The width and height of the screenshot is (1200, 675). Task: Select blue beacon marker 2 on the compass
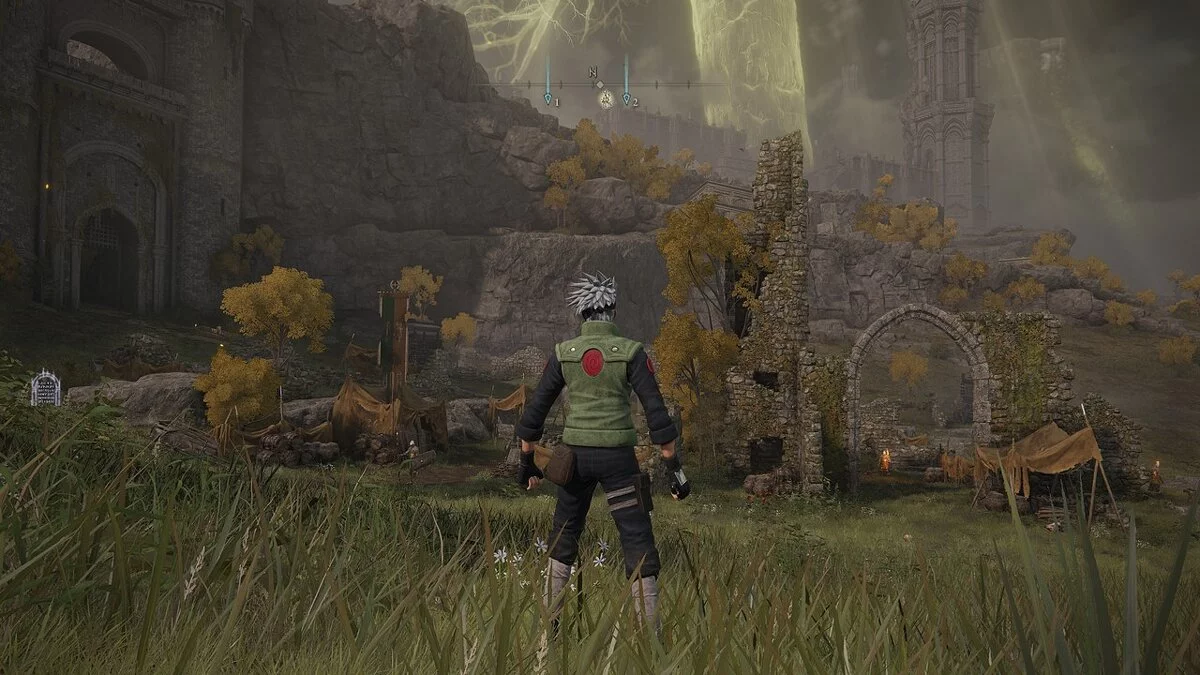[x=626, y=97]
